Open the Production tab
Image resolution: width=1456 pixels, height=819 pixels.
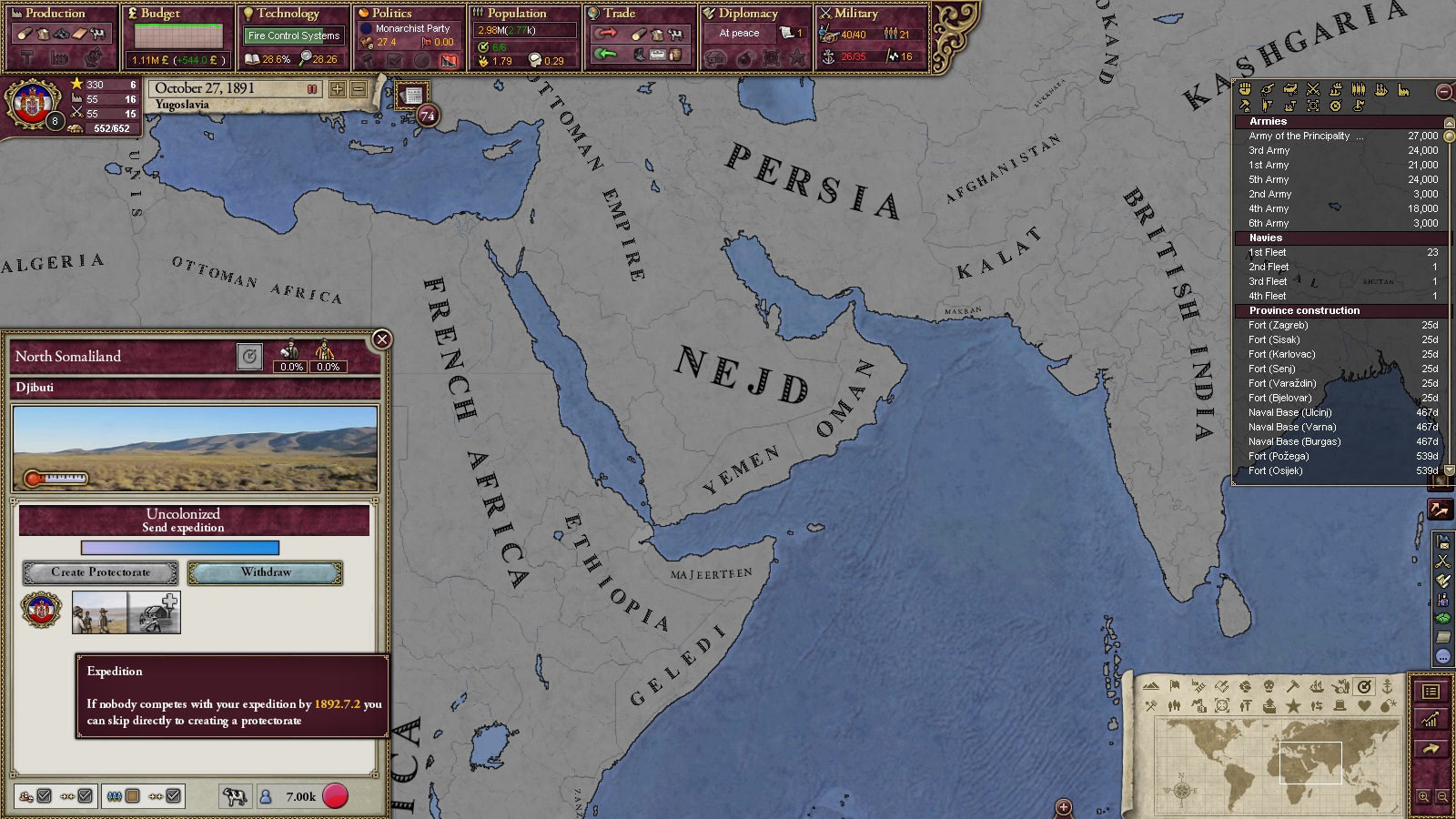click(55, 14)
